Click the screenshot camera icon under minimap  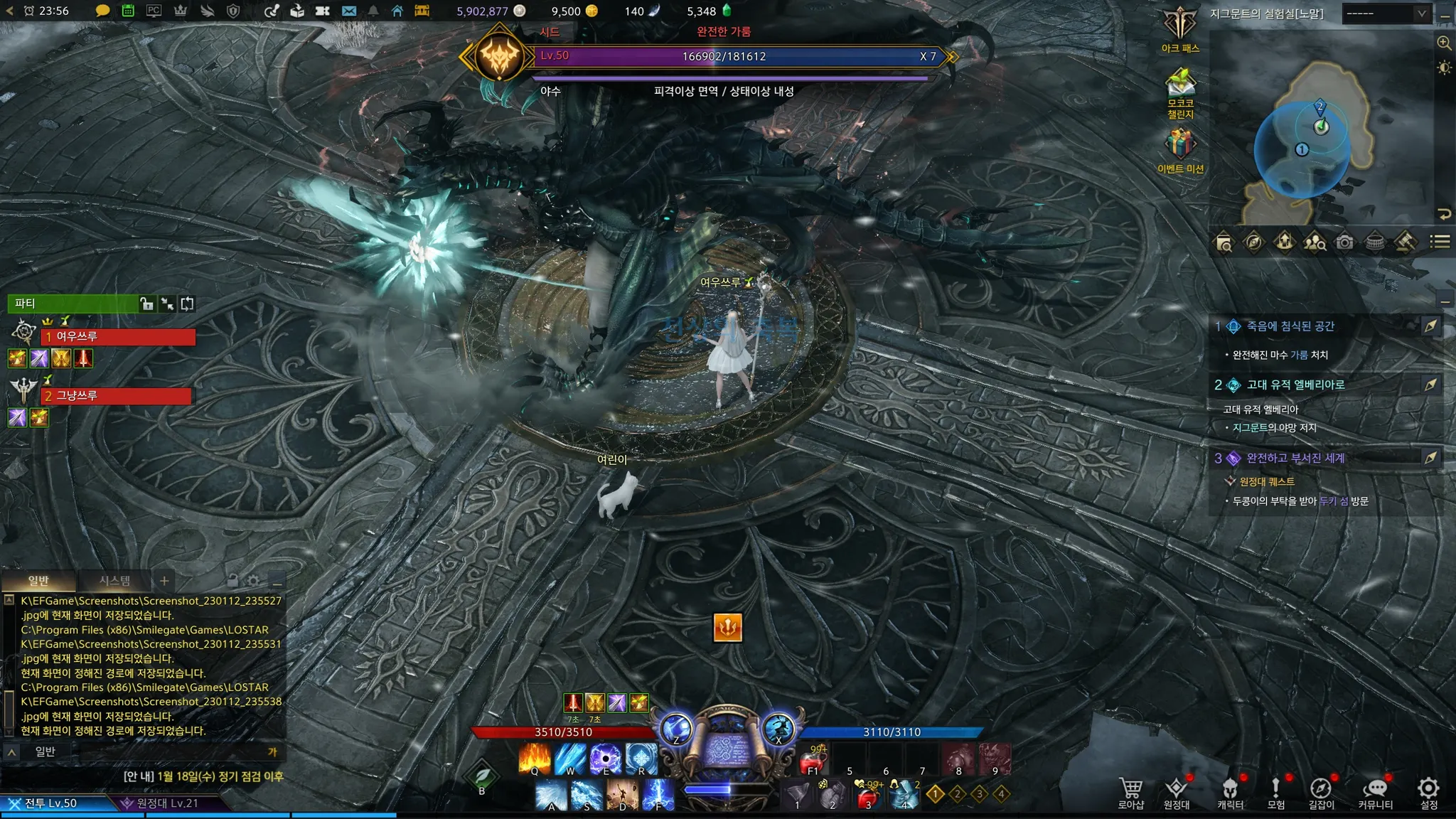(1344, 242)
